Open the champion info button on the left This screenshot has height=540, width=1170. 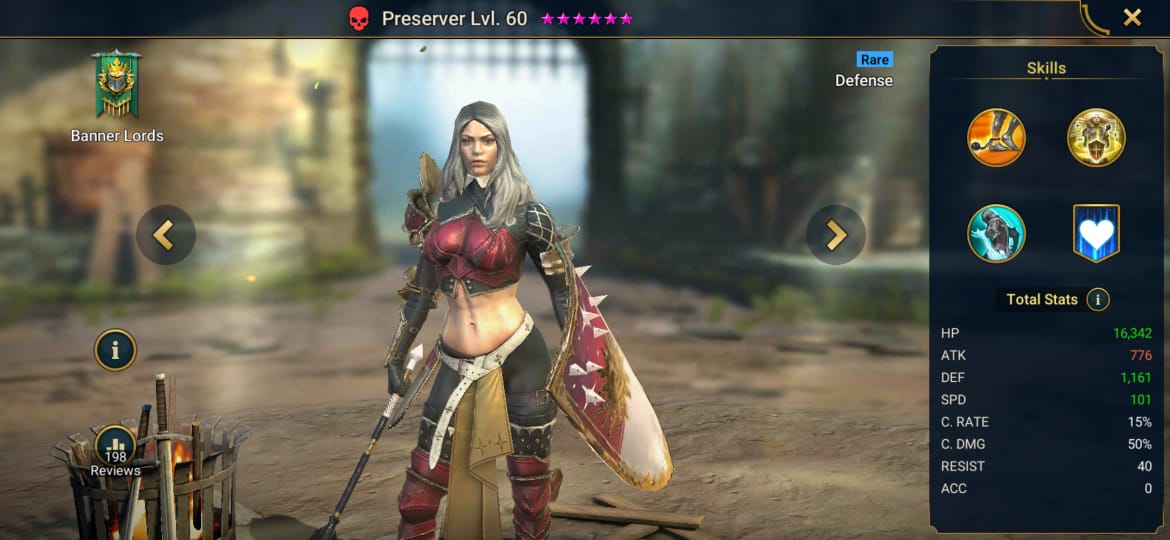point(116,350)
